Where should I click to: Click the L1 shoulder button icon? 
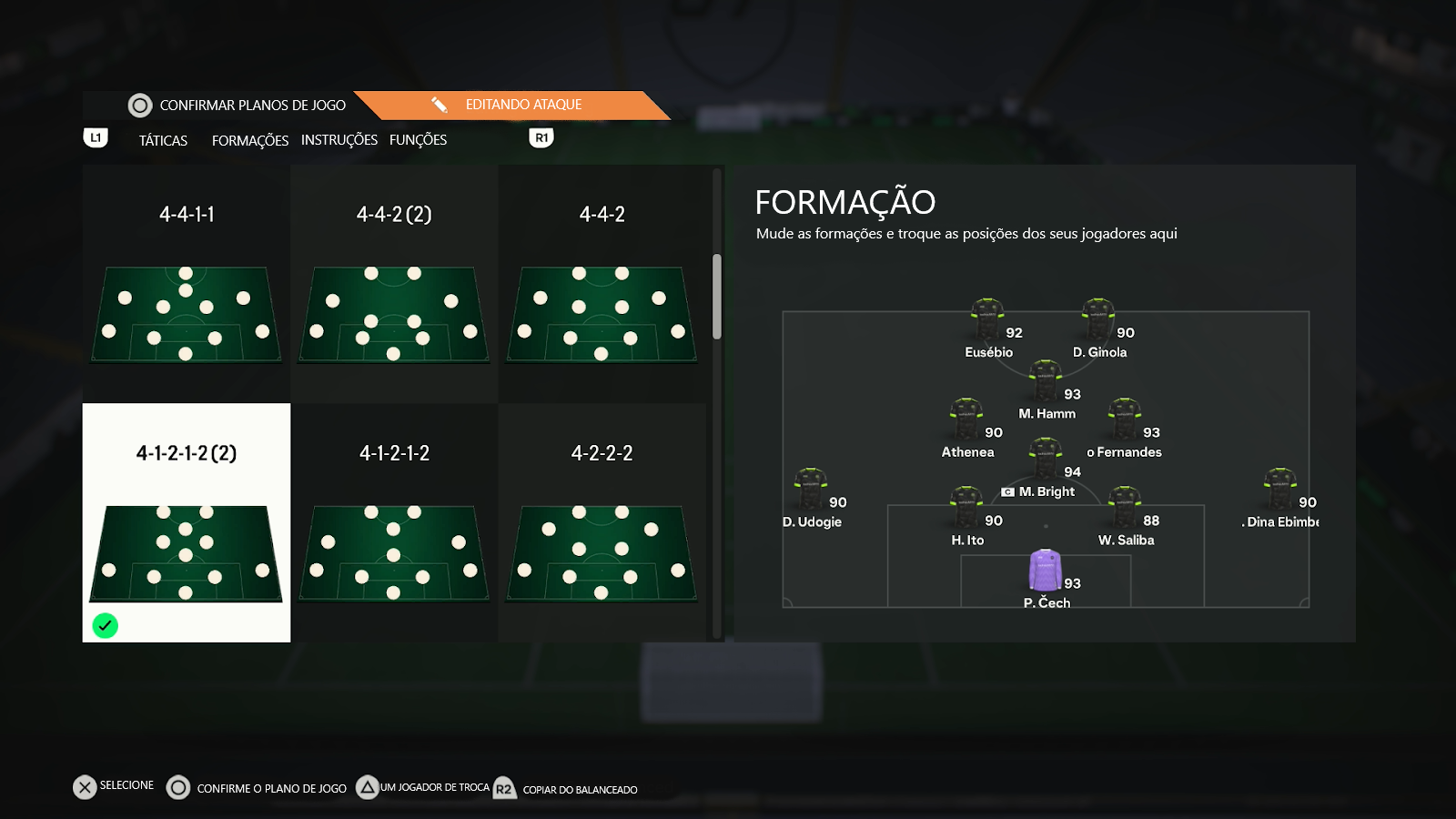click(96, 136)
